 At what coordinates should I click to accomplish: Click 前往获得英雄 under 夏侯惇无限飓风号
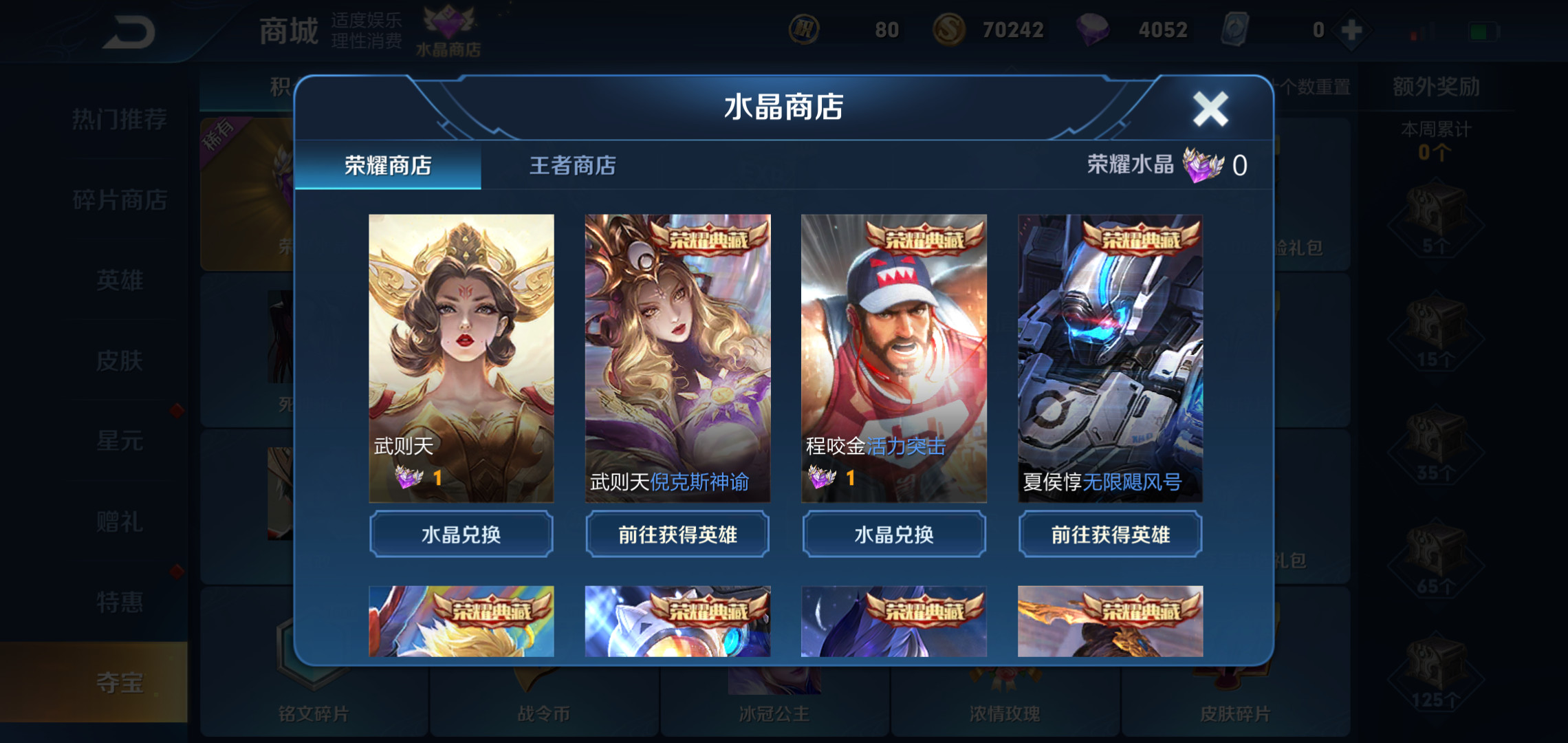coord(1110,534)
